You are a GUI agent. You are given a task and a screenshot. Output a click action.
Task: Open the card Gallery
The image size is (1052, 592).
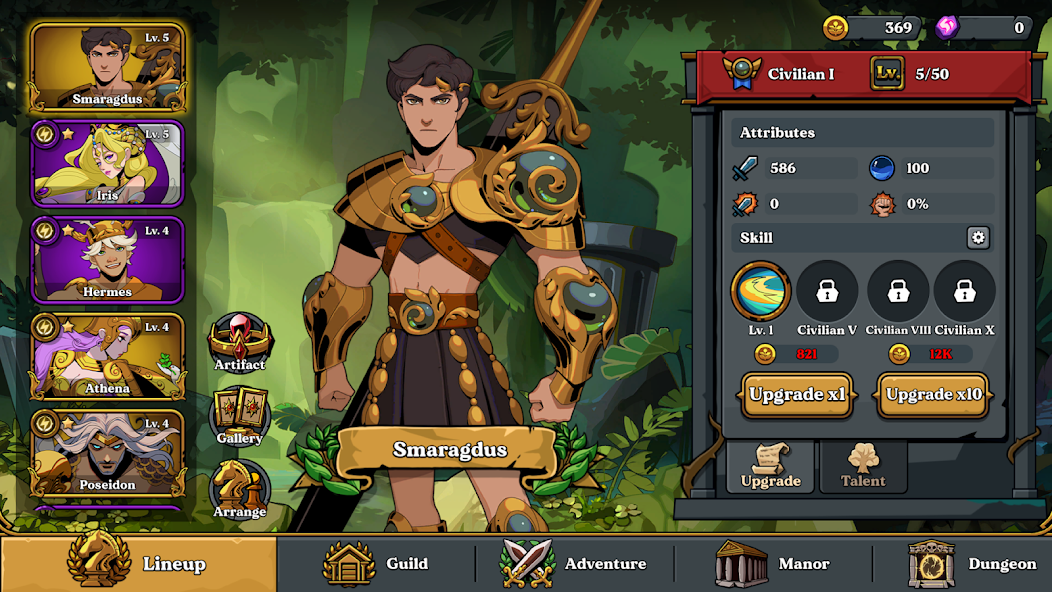point(240,415)
